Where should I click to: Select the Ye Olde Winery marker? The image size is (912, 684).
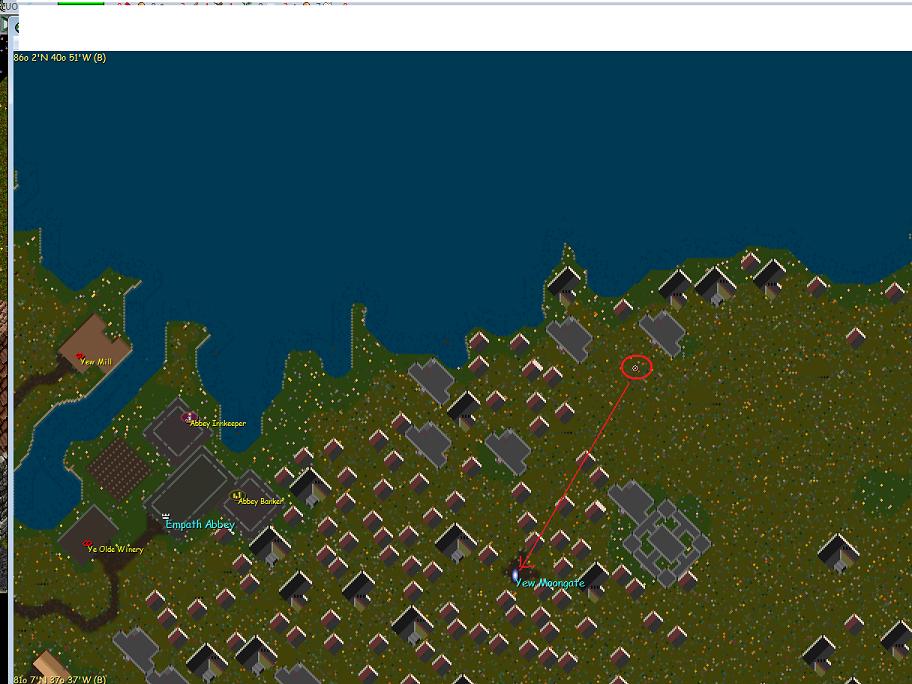point(87,544)
